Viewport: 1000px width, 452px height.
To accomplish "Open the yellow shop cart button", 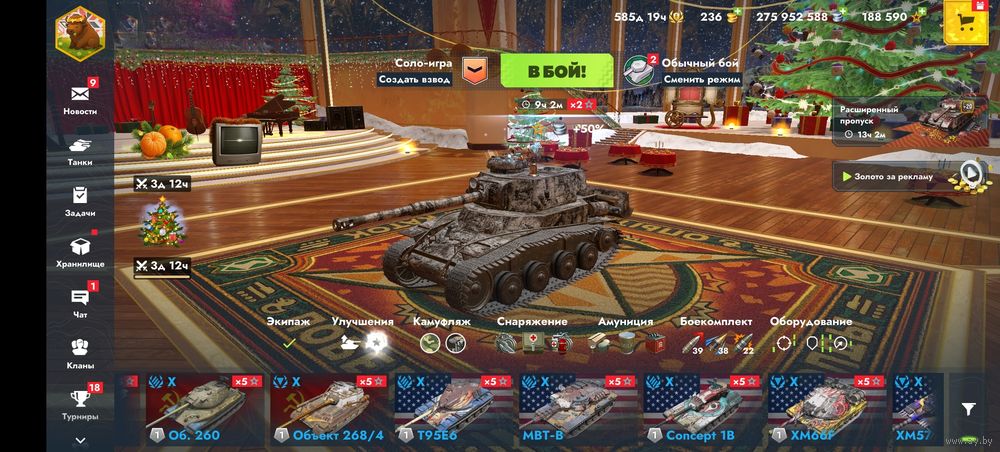I will point(966,23).
